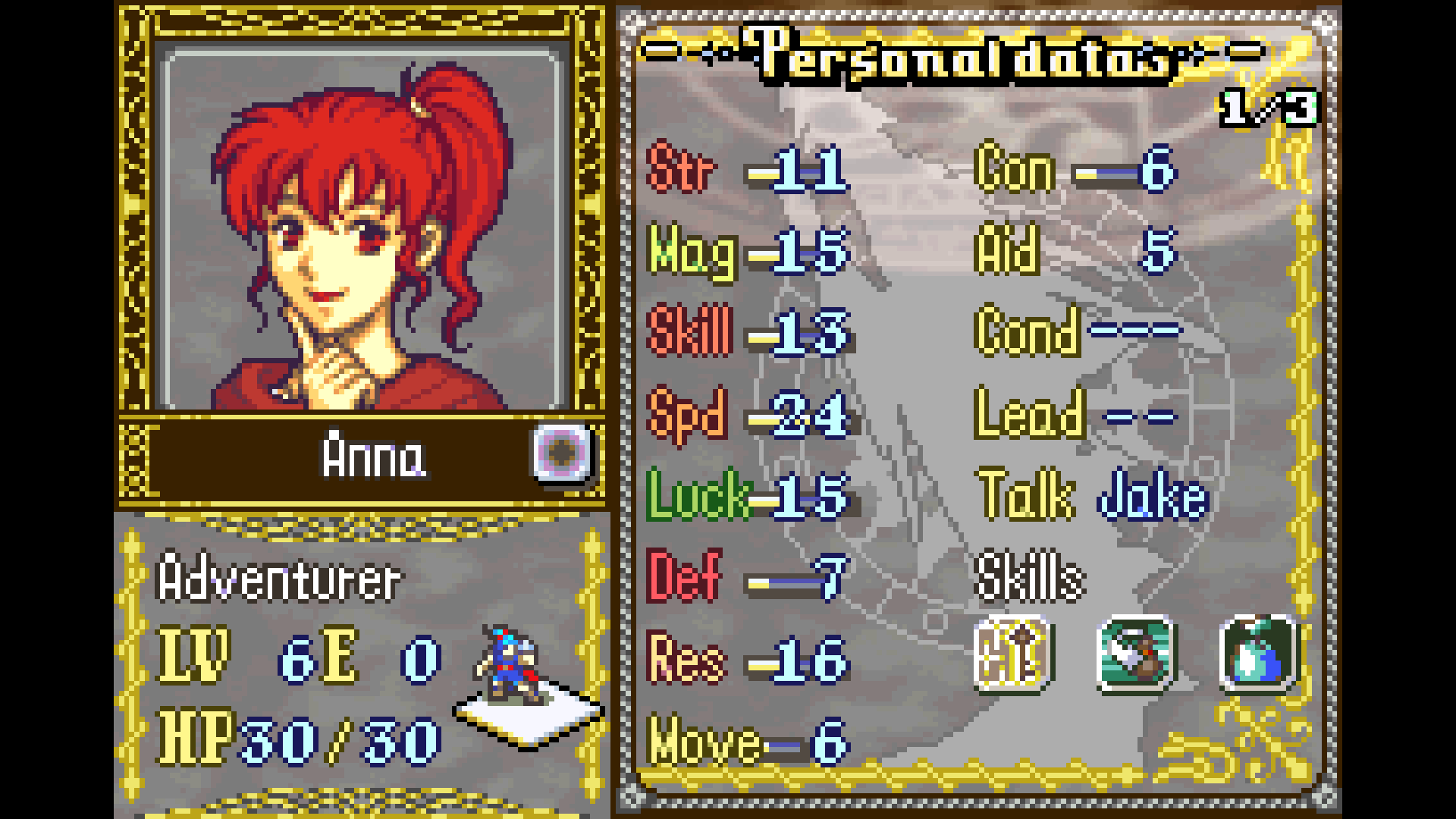Screen dimensions: 1456x819
Task: Click Jake's name next to Talk
Action: click(x=1151, y=494)
